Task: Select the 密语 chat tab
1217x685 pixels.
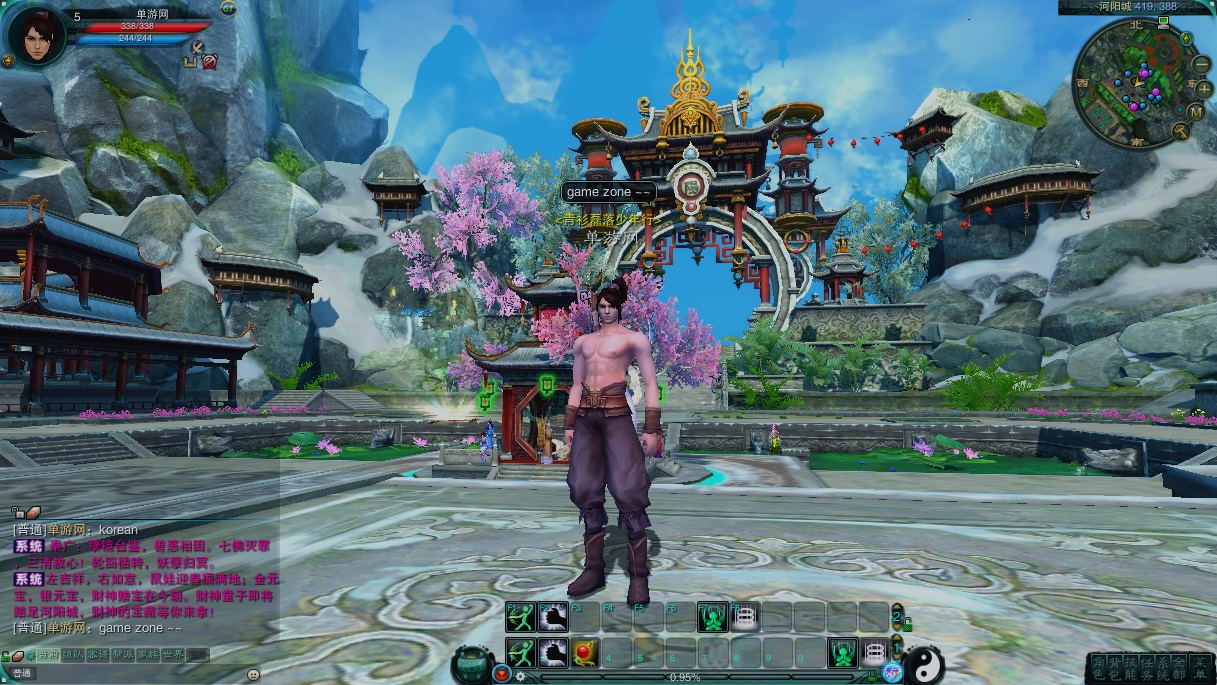Action: pos(98,654)
